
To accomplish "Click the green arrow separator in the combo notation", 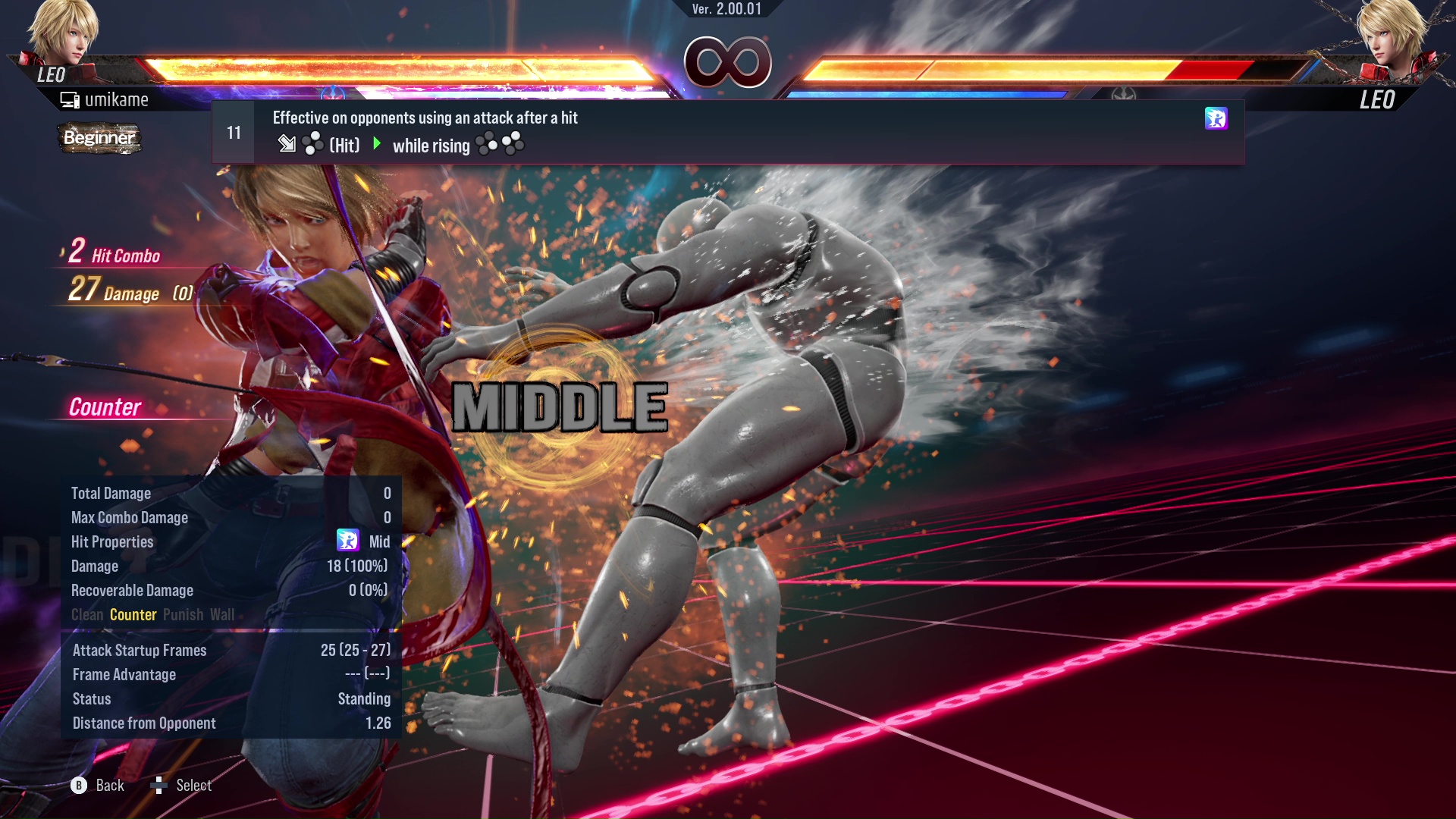I will pos(377,144).
